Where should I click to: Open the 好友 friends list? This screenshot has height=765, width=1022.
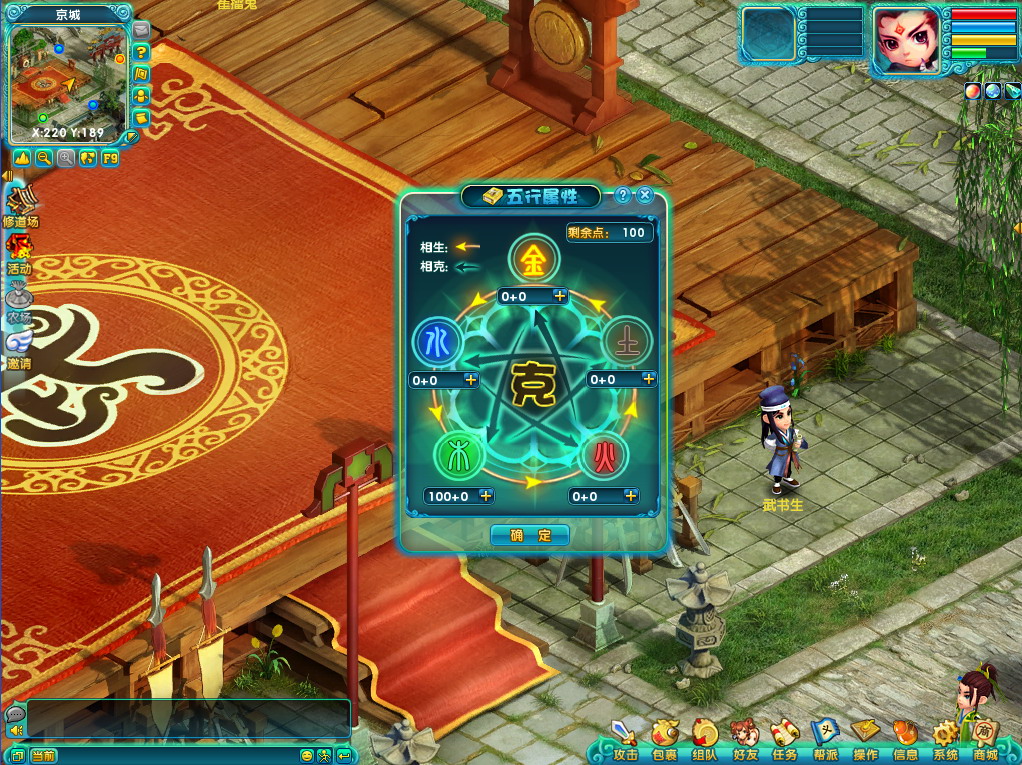[x=745, y=737]
